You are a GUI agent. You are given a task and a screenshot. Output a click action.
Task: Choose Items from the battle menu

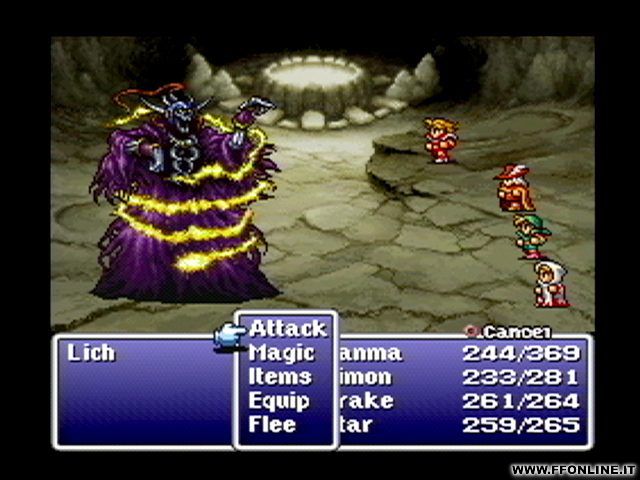(x=279, y=377)
